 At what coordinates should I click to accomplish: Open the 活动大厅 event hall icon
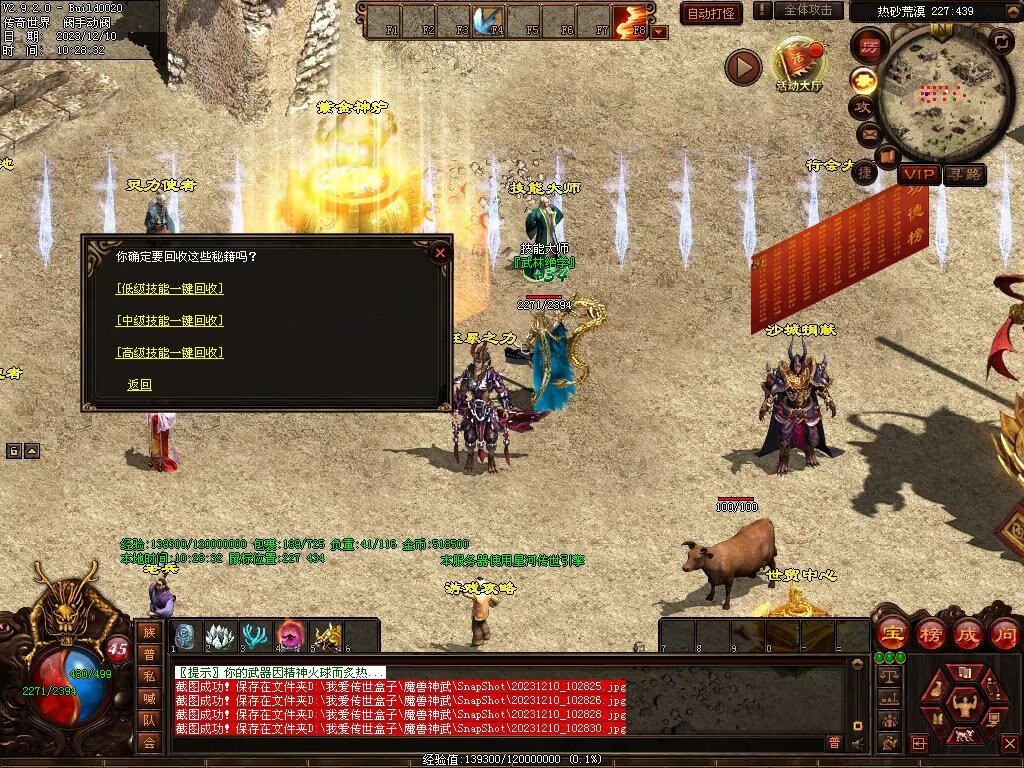click(798, 62)
